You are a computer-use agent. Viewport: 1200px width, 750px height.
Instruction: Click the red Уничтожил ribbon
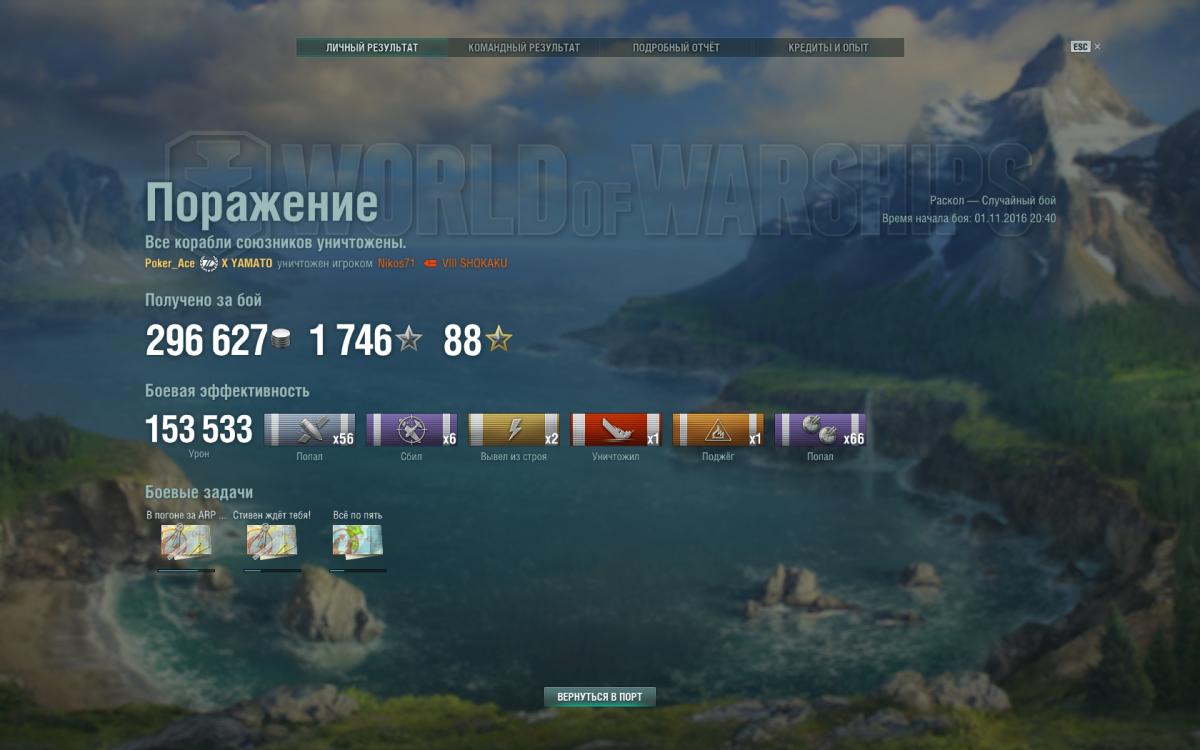coord(616,430)
